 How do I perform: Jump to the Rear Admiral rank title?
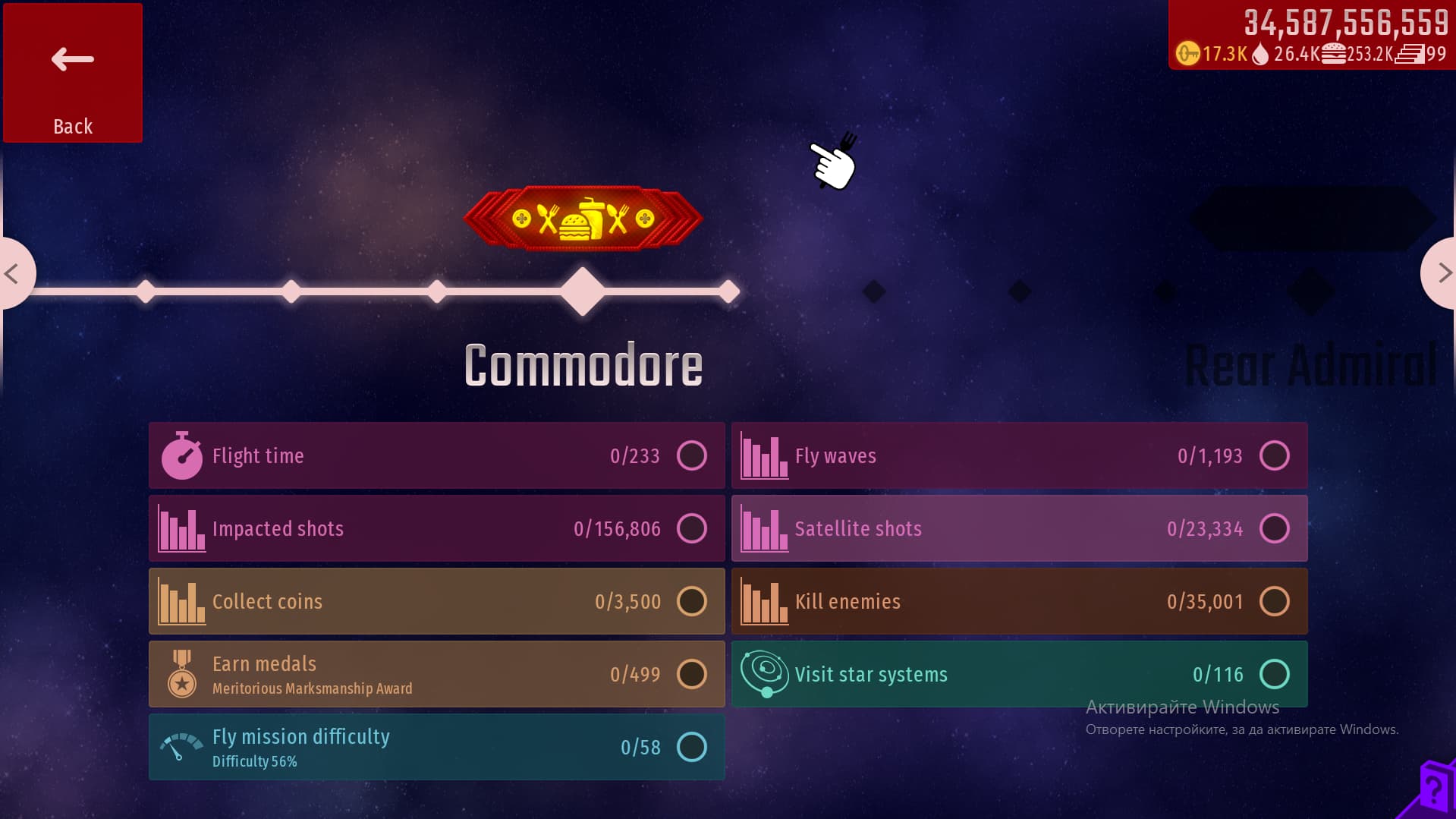[1311, 366]
